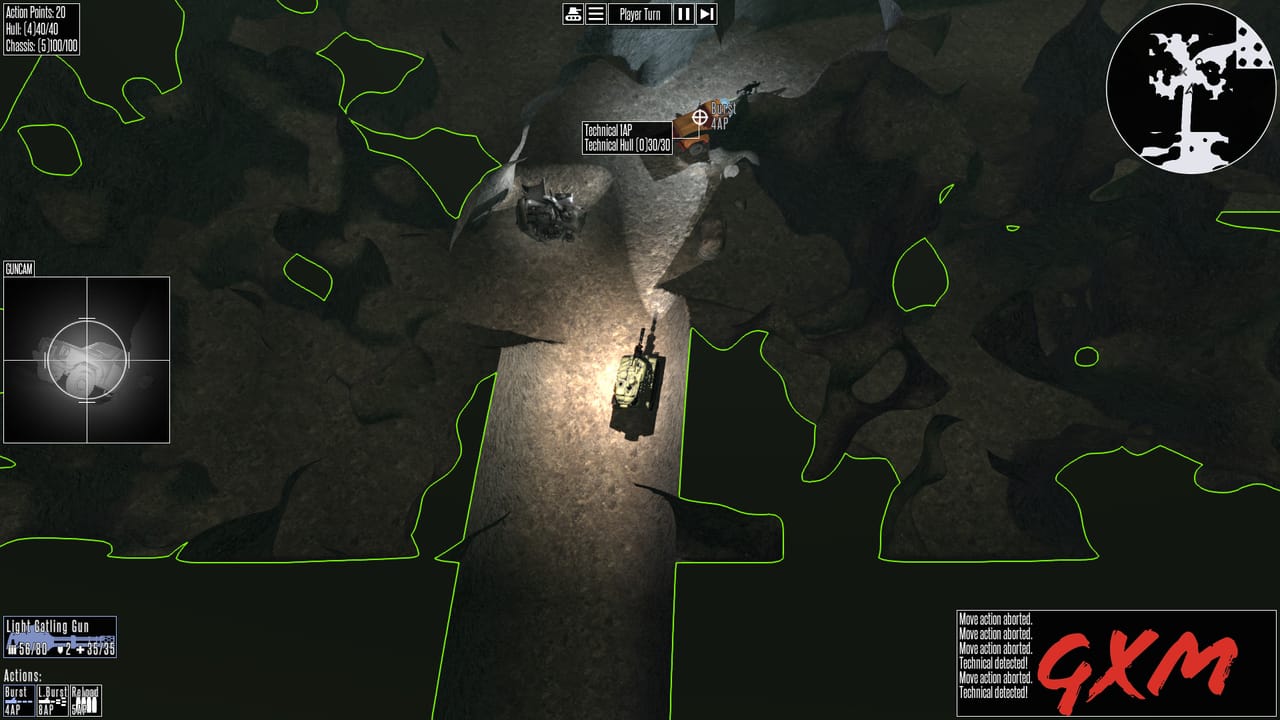Open the game menu via the hamburger icon
This screenshot has width=1280, height=720.
[x=595, y=14]
